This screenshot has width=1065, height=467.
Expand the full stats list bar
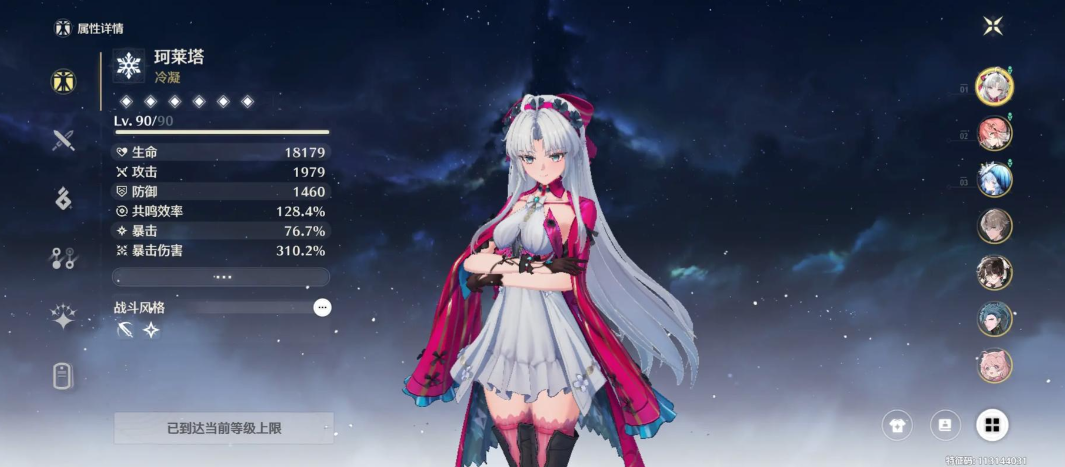pos(221,277)
